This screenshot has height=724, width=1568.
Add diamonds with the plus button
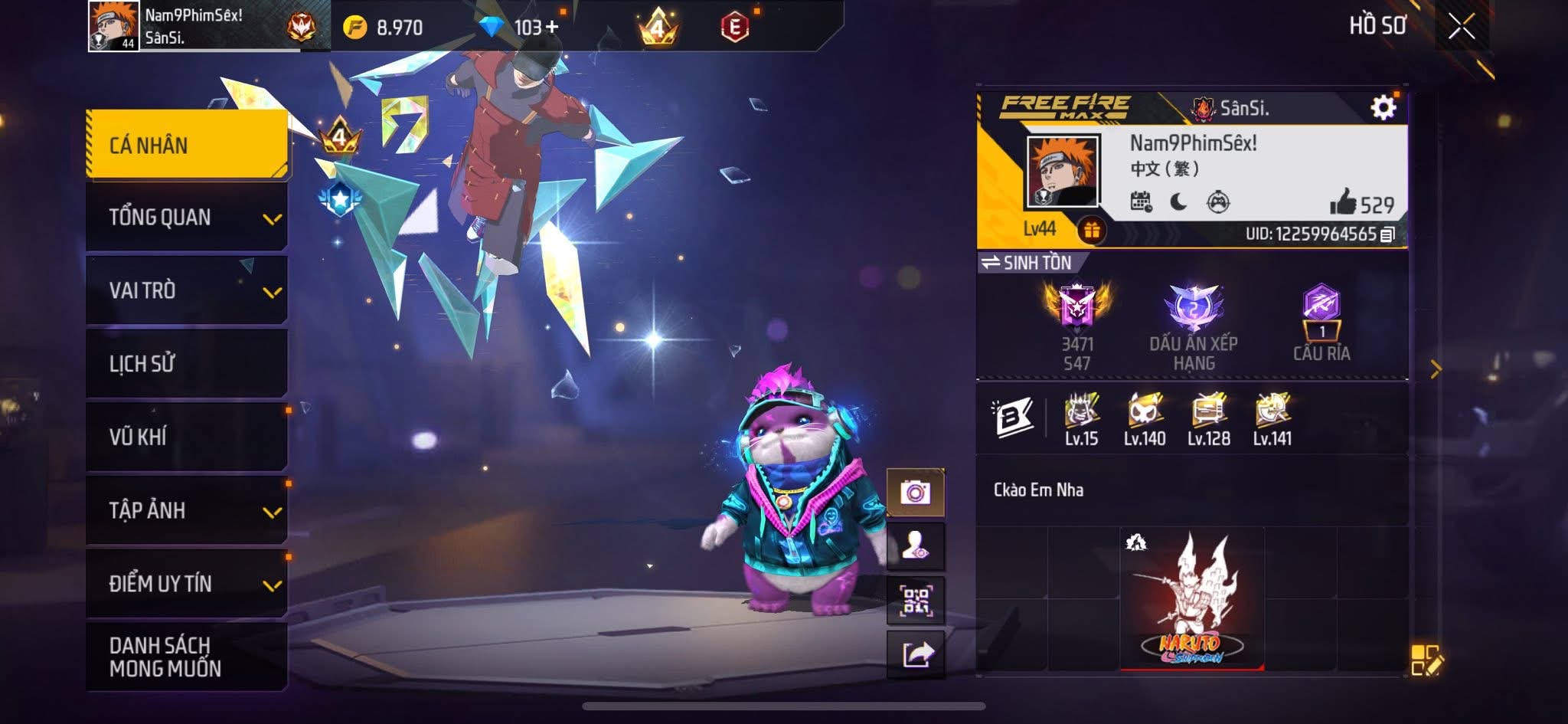tap(551, 28)
